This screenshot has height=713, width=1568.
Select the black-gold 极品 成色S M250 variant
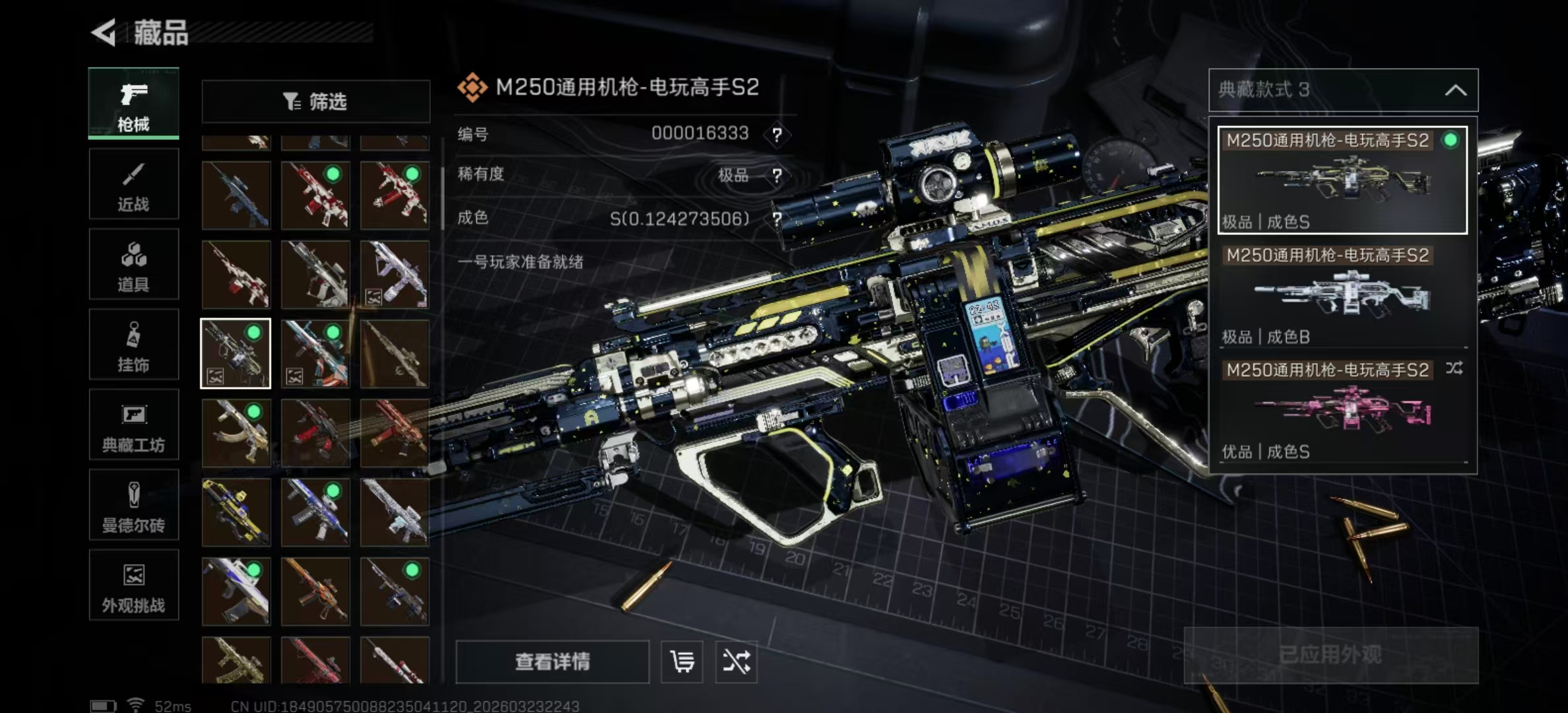pos(1342,180)
